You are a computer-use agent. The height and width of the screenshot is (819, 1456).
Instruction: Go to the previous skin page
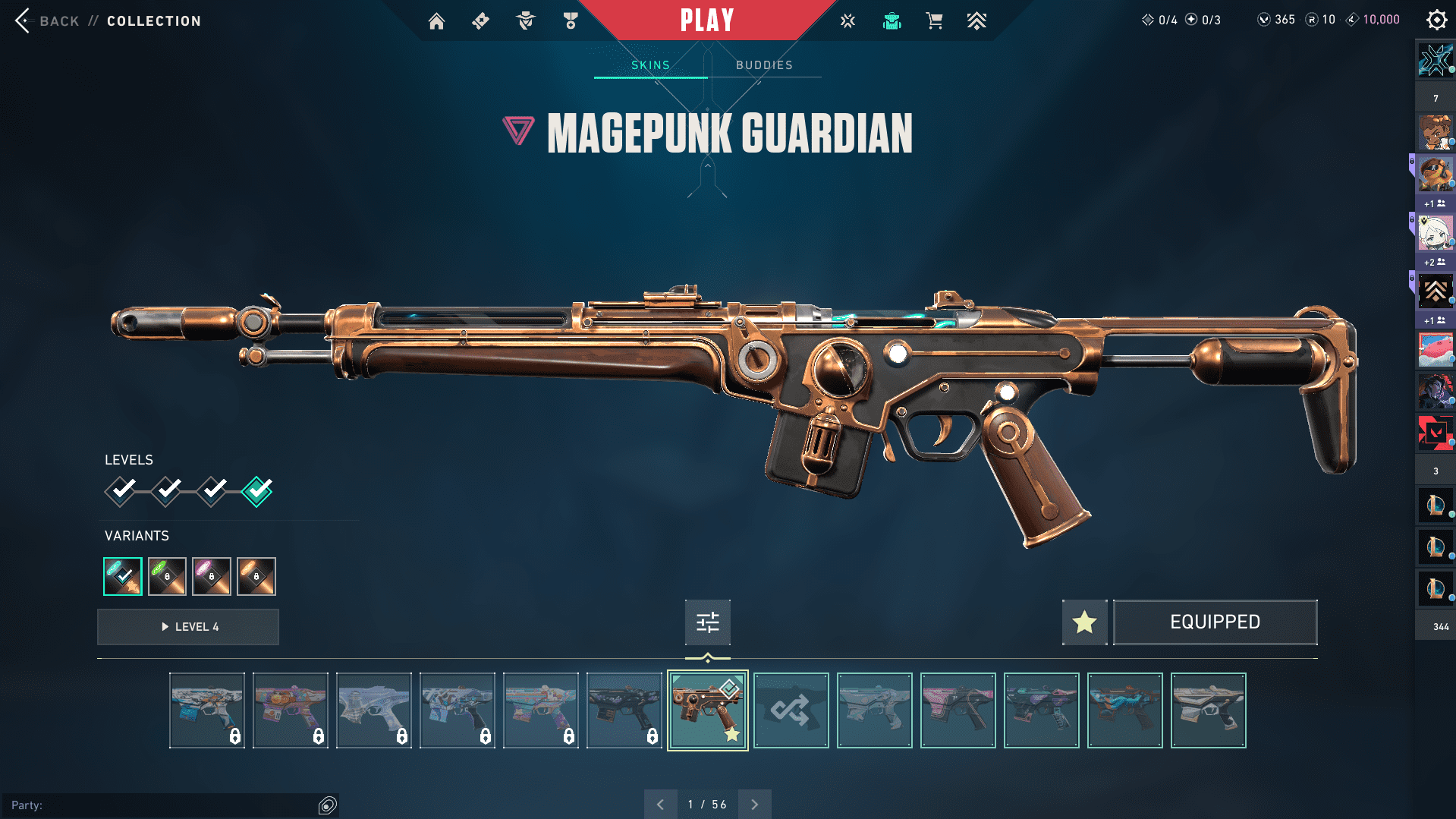point(660,805)
